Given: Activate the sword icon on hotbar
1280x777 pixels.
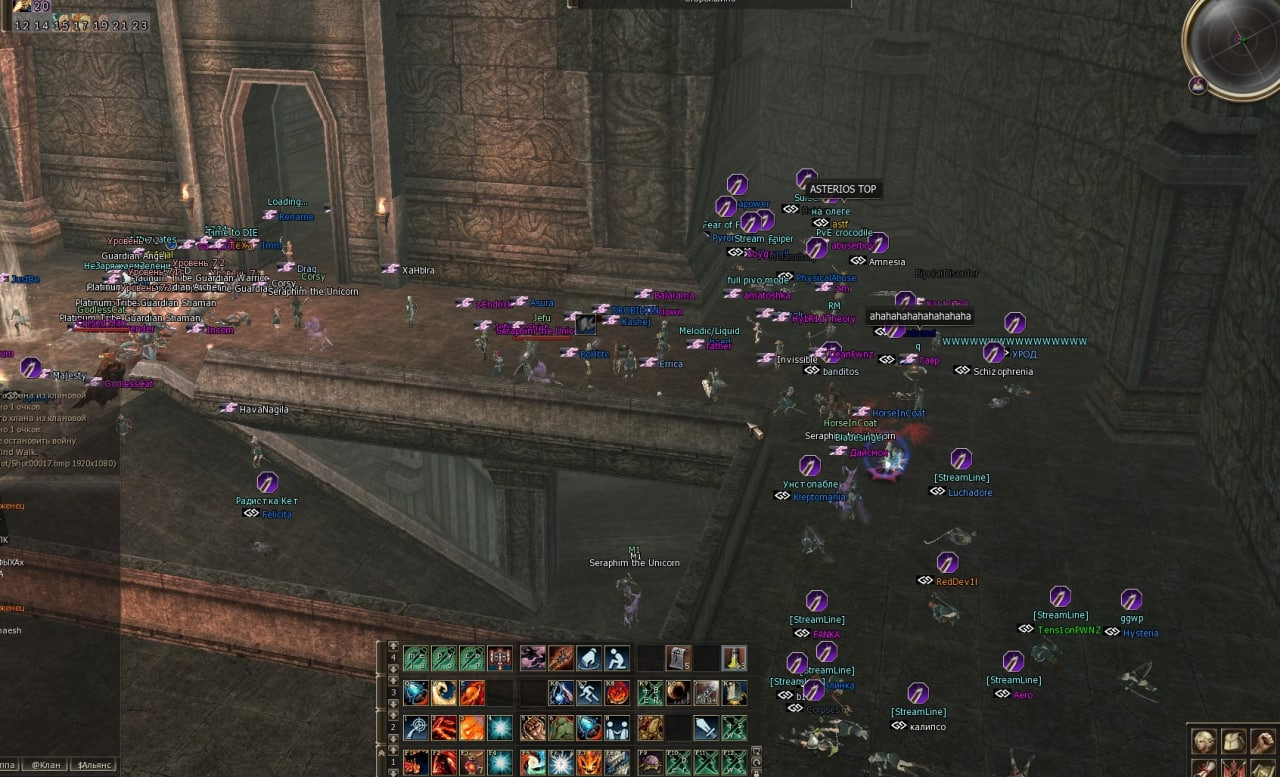Looking at the screenshot, I should [x=706, y=728].
